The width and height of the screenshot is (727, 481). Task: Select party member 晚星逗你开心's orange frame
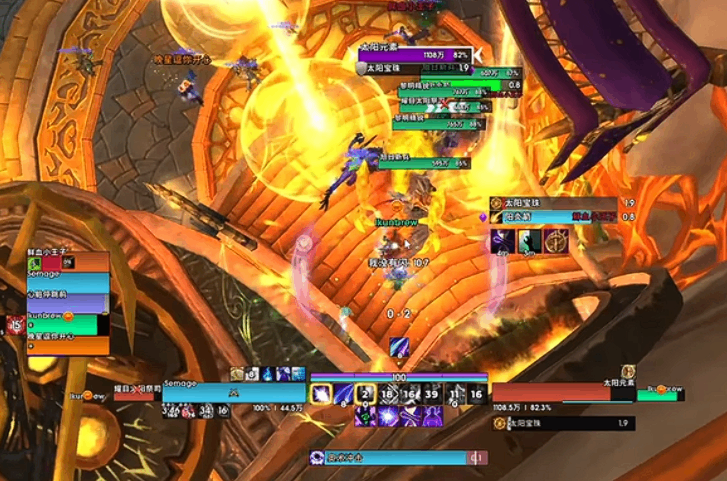[68, 345]
